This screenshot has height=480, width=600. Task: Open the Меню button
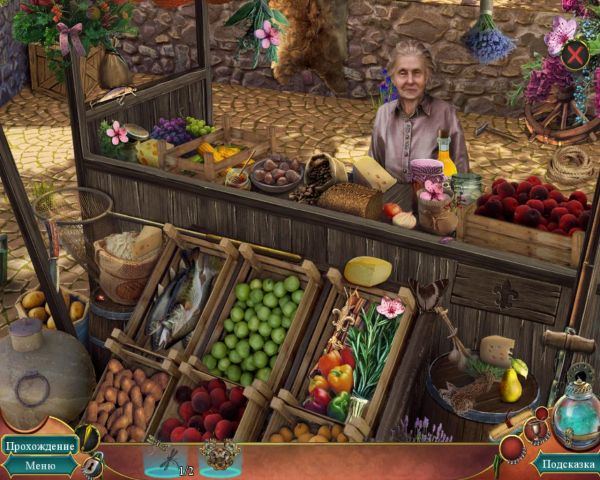40,465
